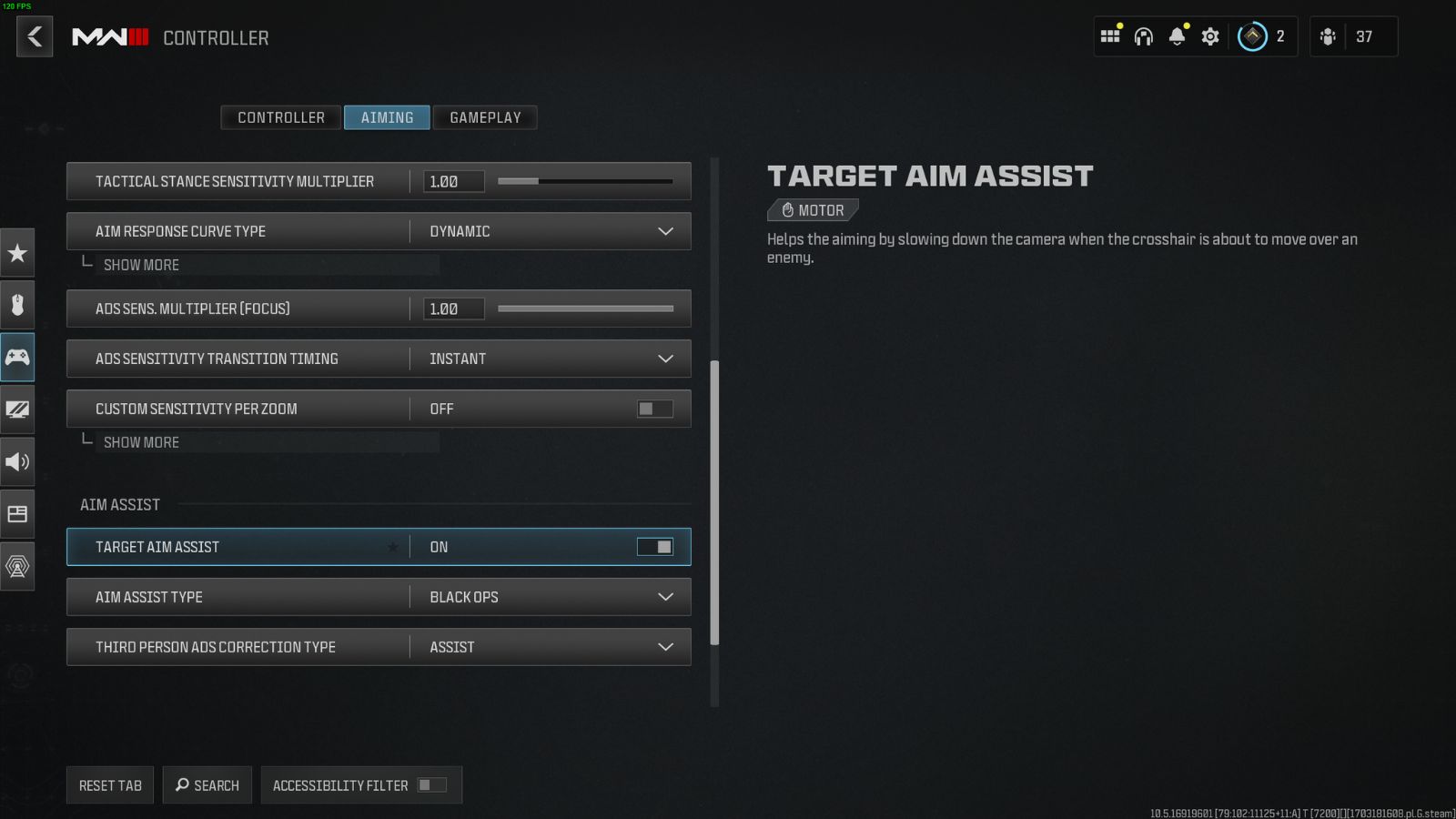Open notifications via bell icon

1177,36
